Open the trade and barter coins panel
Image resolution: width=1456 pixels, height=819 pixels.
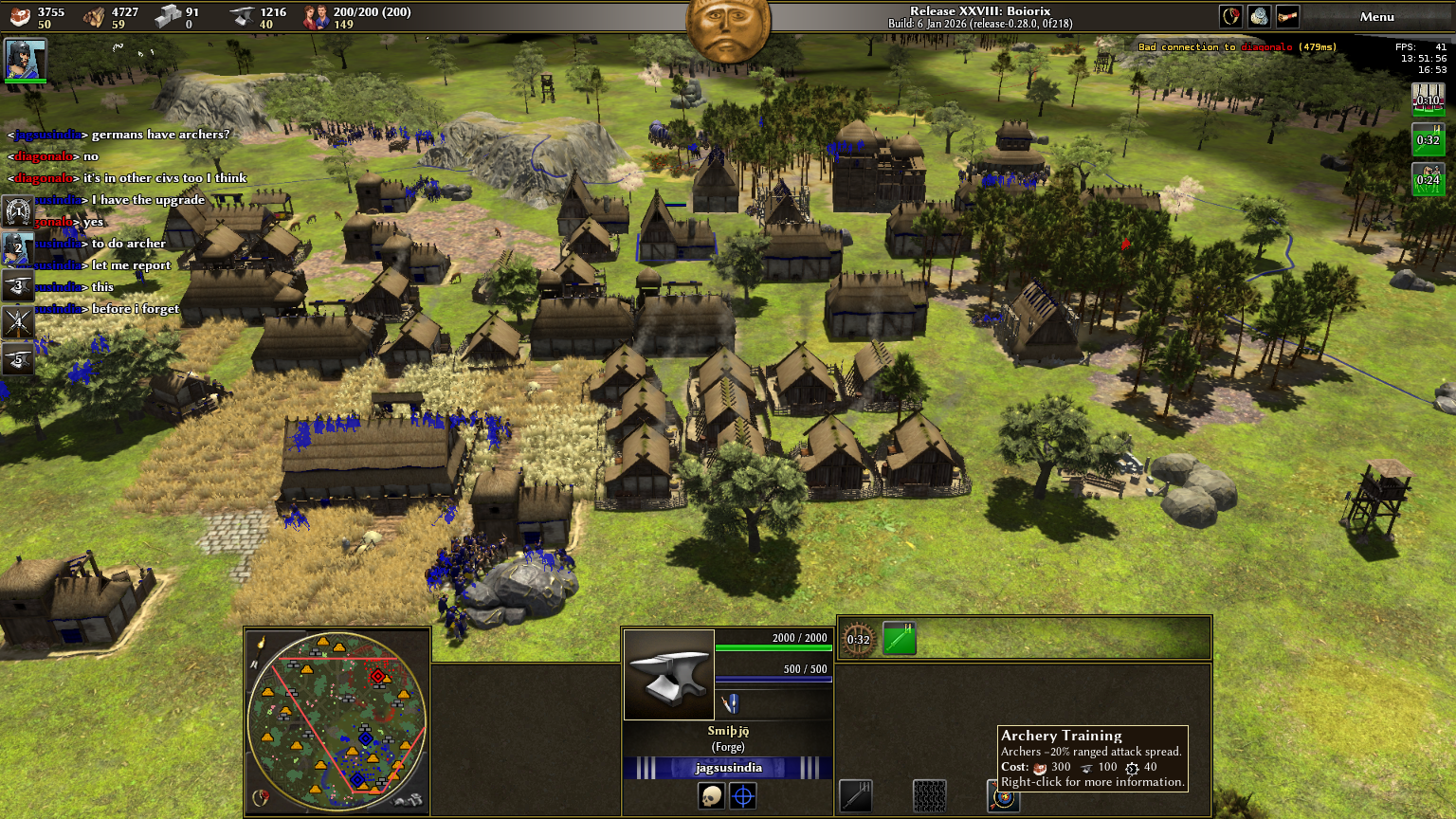tap(1259, 16)
